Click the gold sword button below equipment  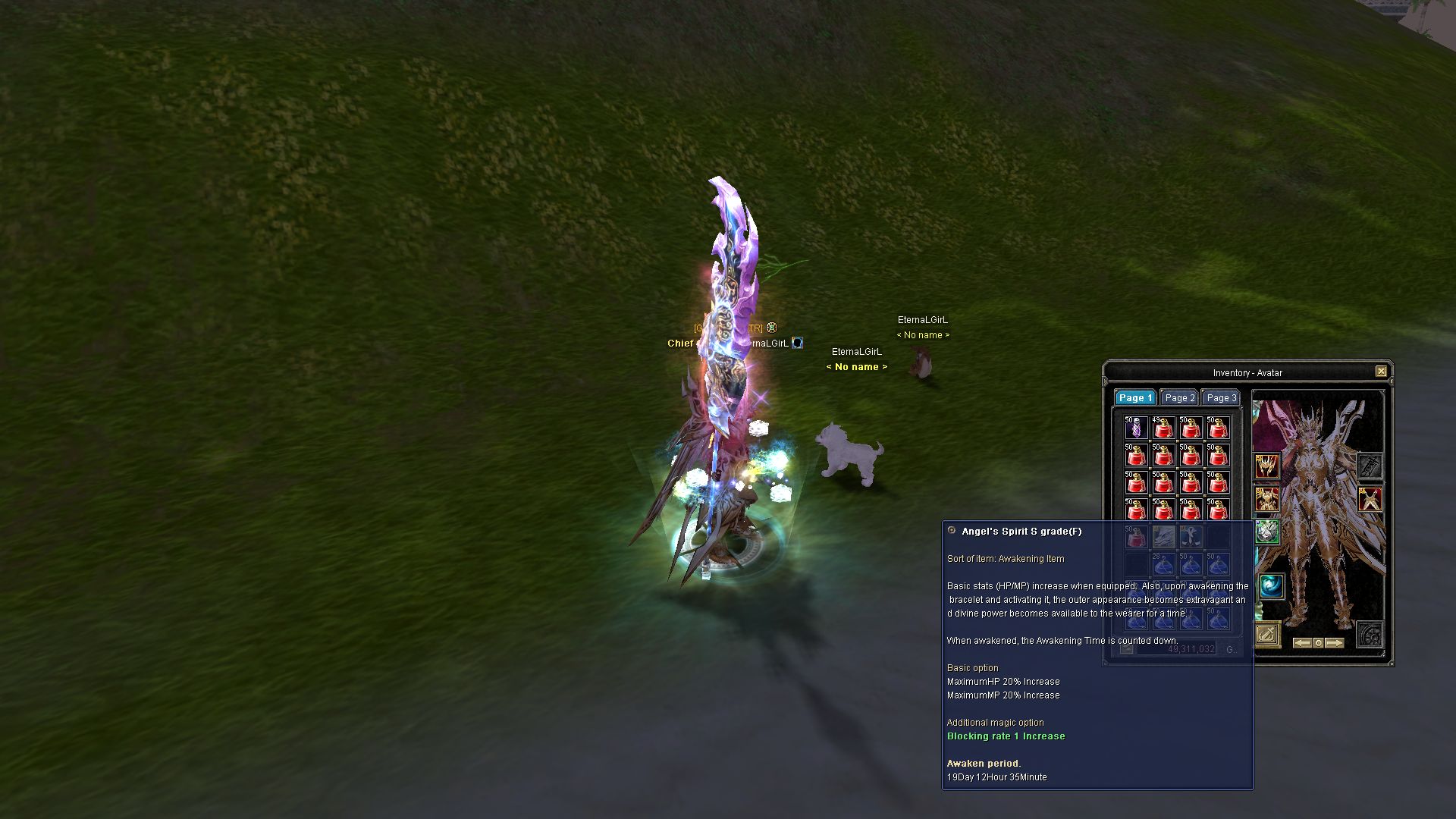click(1267, 634)
